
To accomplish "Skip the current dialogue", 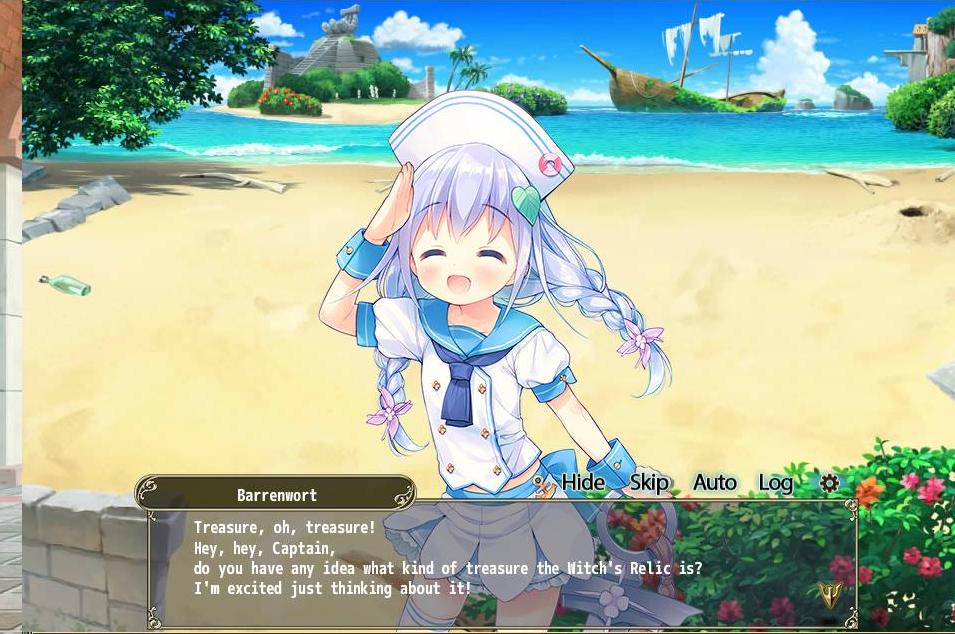I will [x=649, y=483].
